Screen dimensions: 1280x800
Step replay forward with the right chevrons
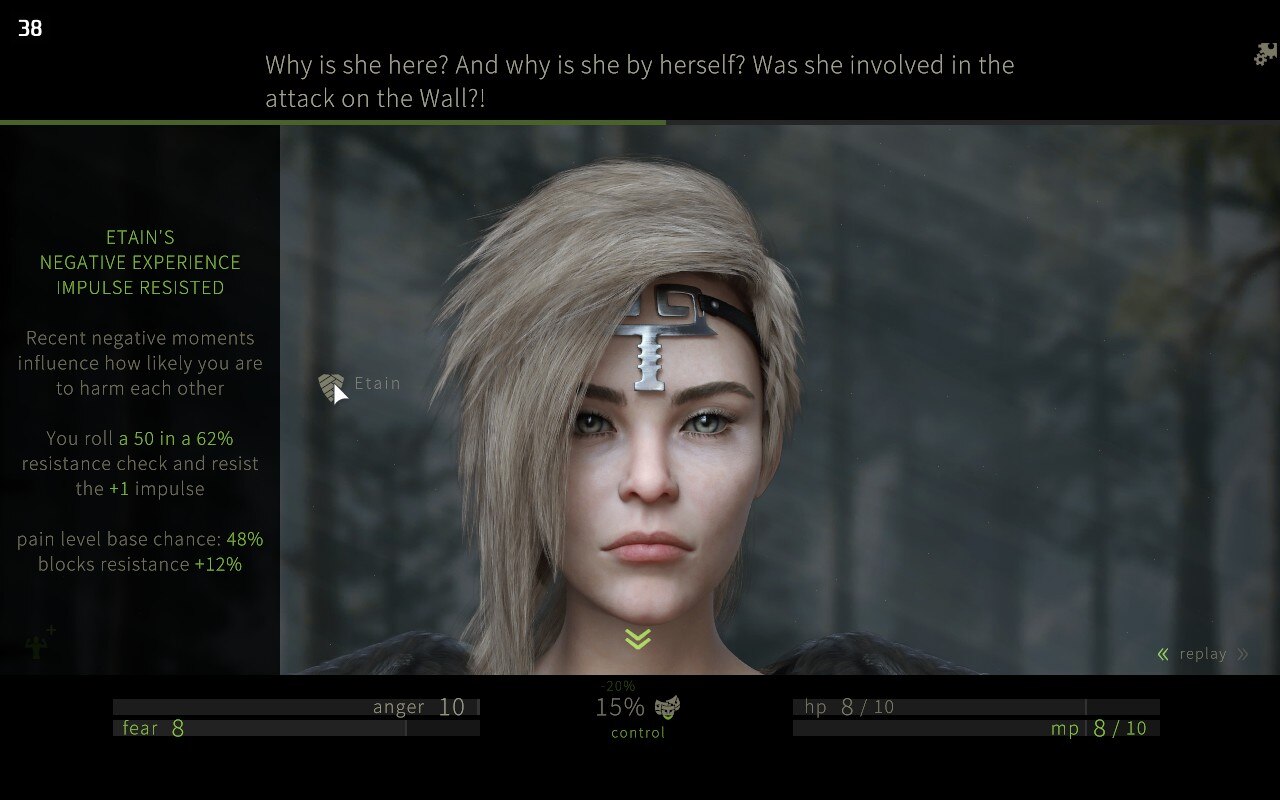(1242, 654)
